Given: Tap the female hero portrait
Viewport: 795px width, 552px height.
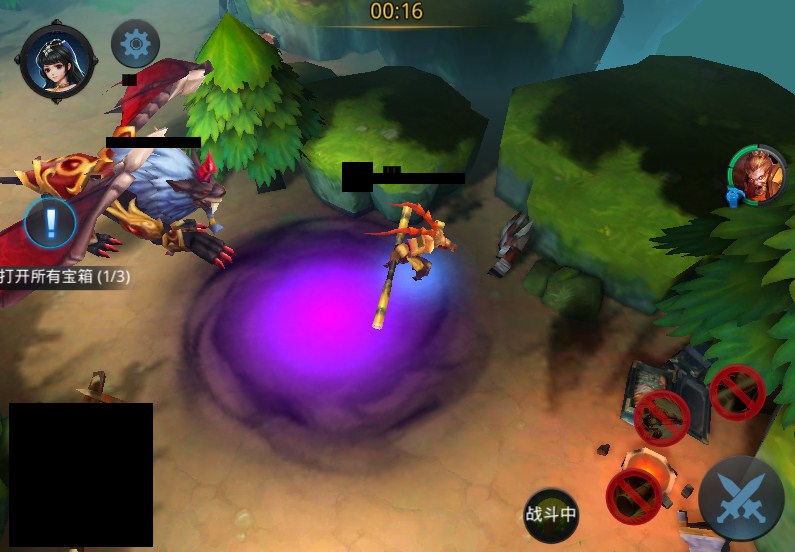Looking at the screenshot, I should (x=57, y=61).
